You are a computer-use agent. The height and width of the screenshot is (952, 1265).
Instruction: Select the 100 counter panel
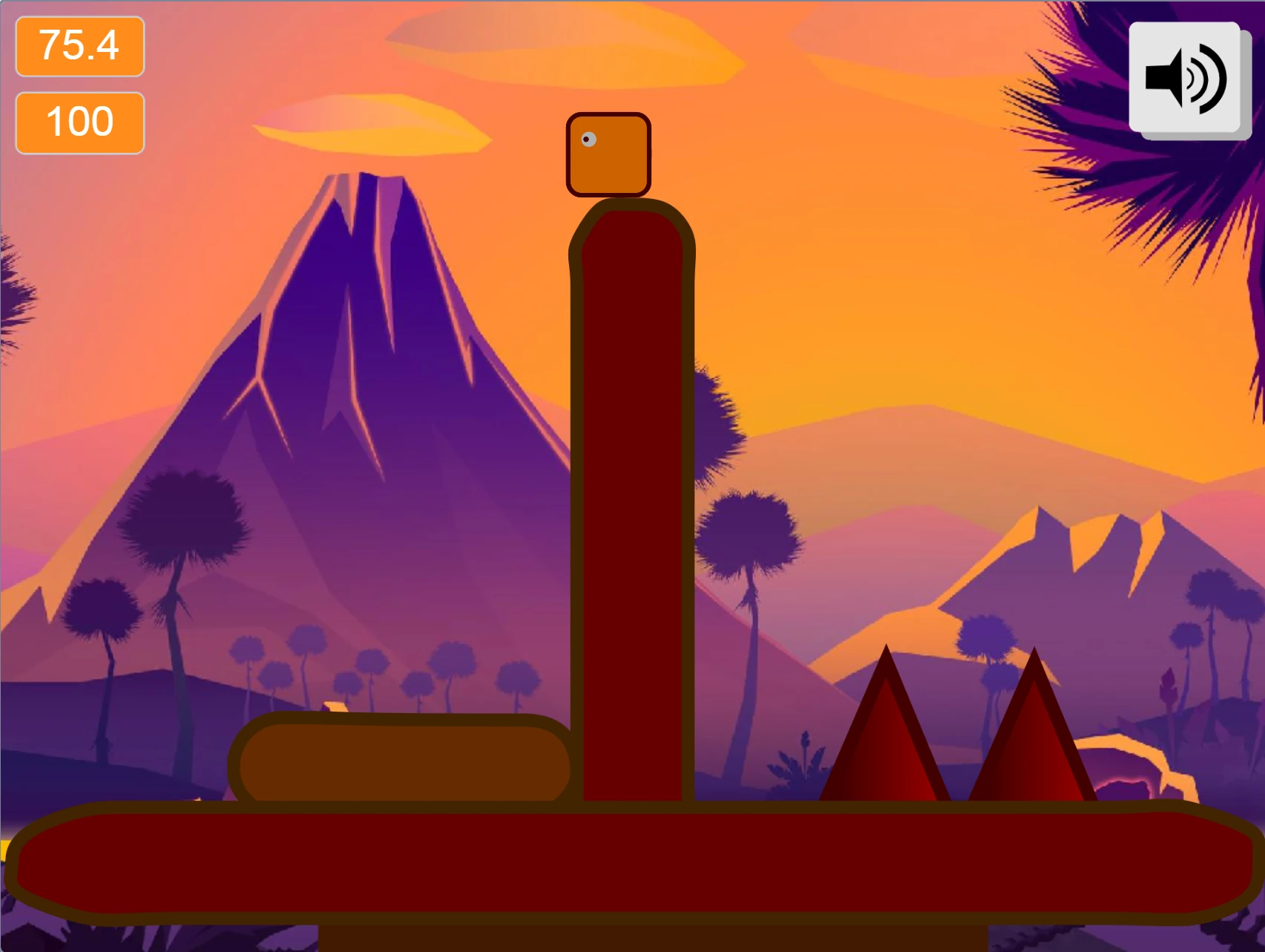(79, 121)
